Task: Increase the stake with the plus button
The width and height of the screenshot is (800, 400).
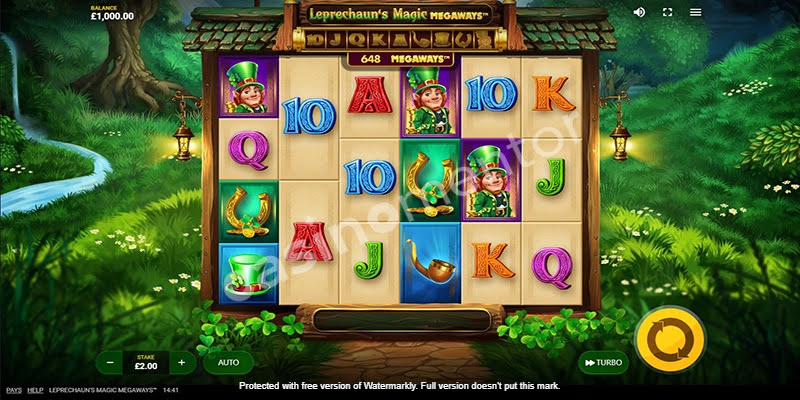Action: click(181, 362)
